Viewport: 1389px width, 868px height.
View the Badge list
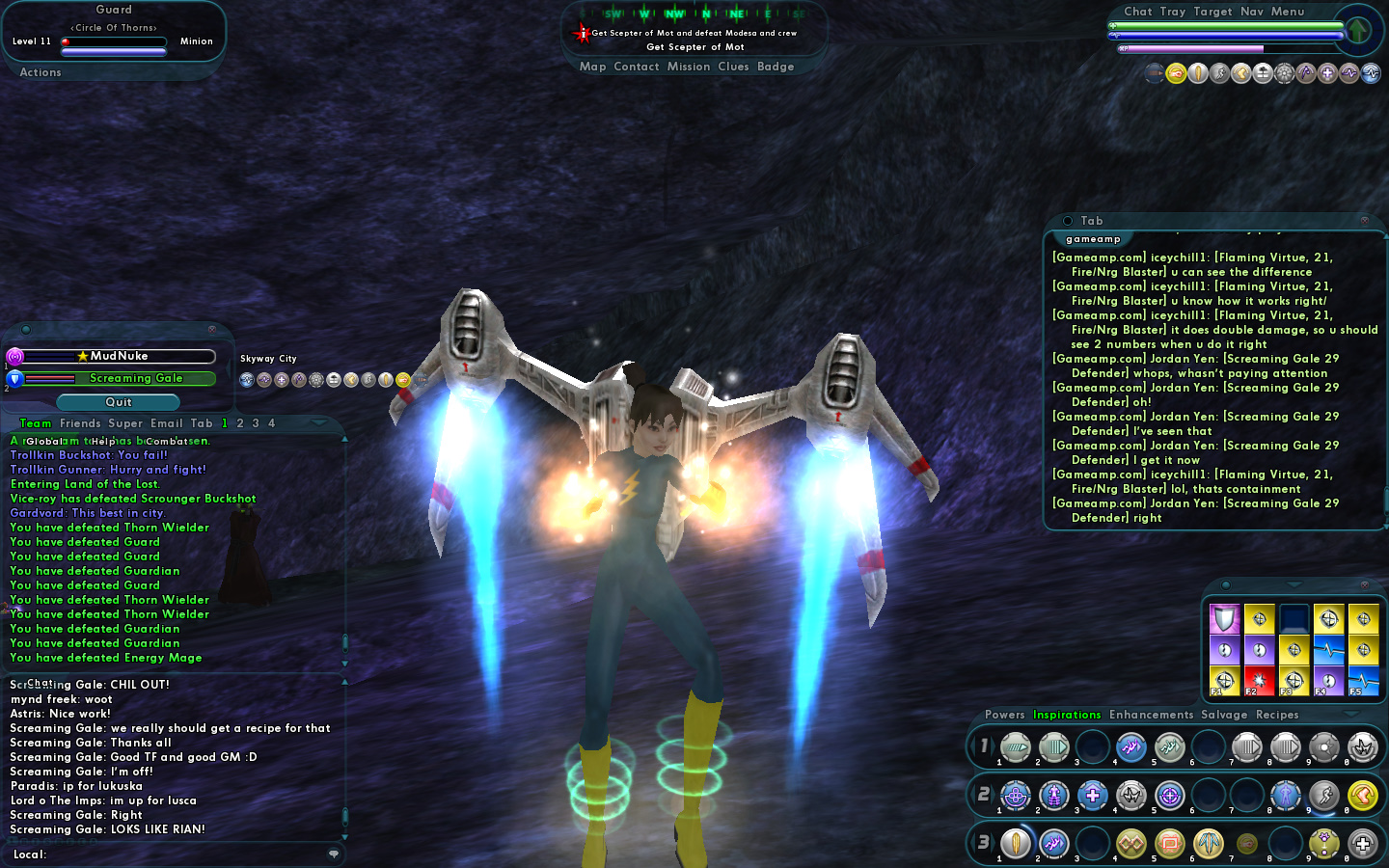[776, 67]
